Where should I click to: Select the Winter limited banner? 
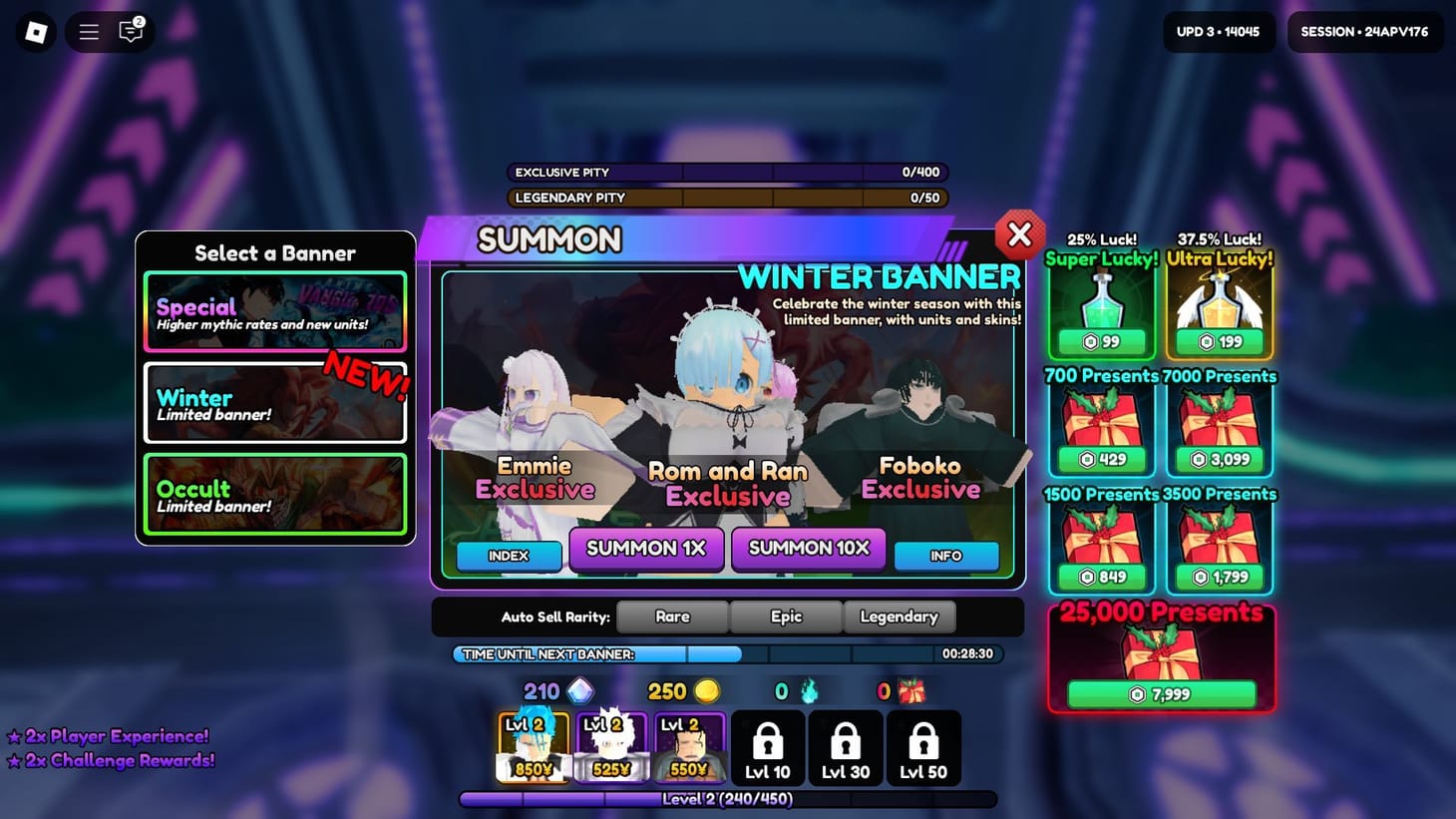275,404
